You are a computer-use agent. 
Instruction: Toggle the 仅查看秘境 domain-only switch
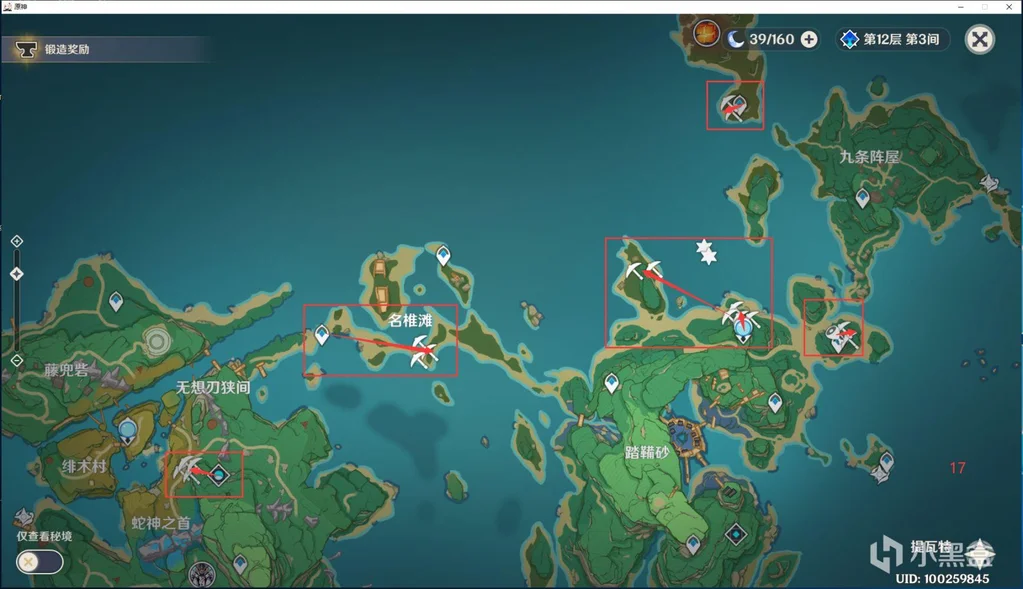coord(40,561)
